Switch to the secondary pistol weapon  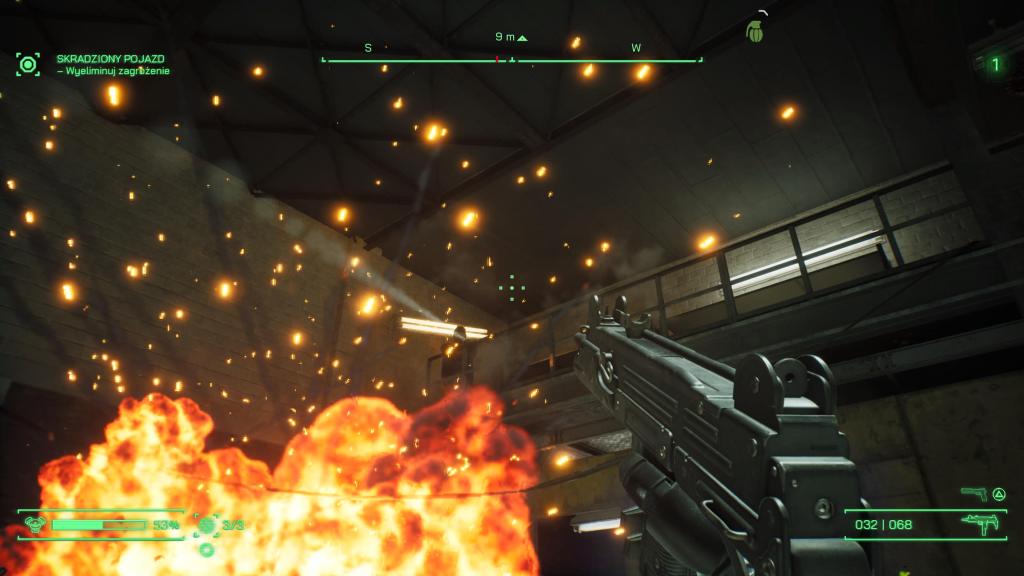(x=973, y=493)
